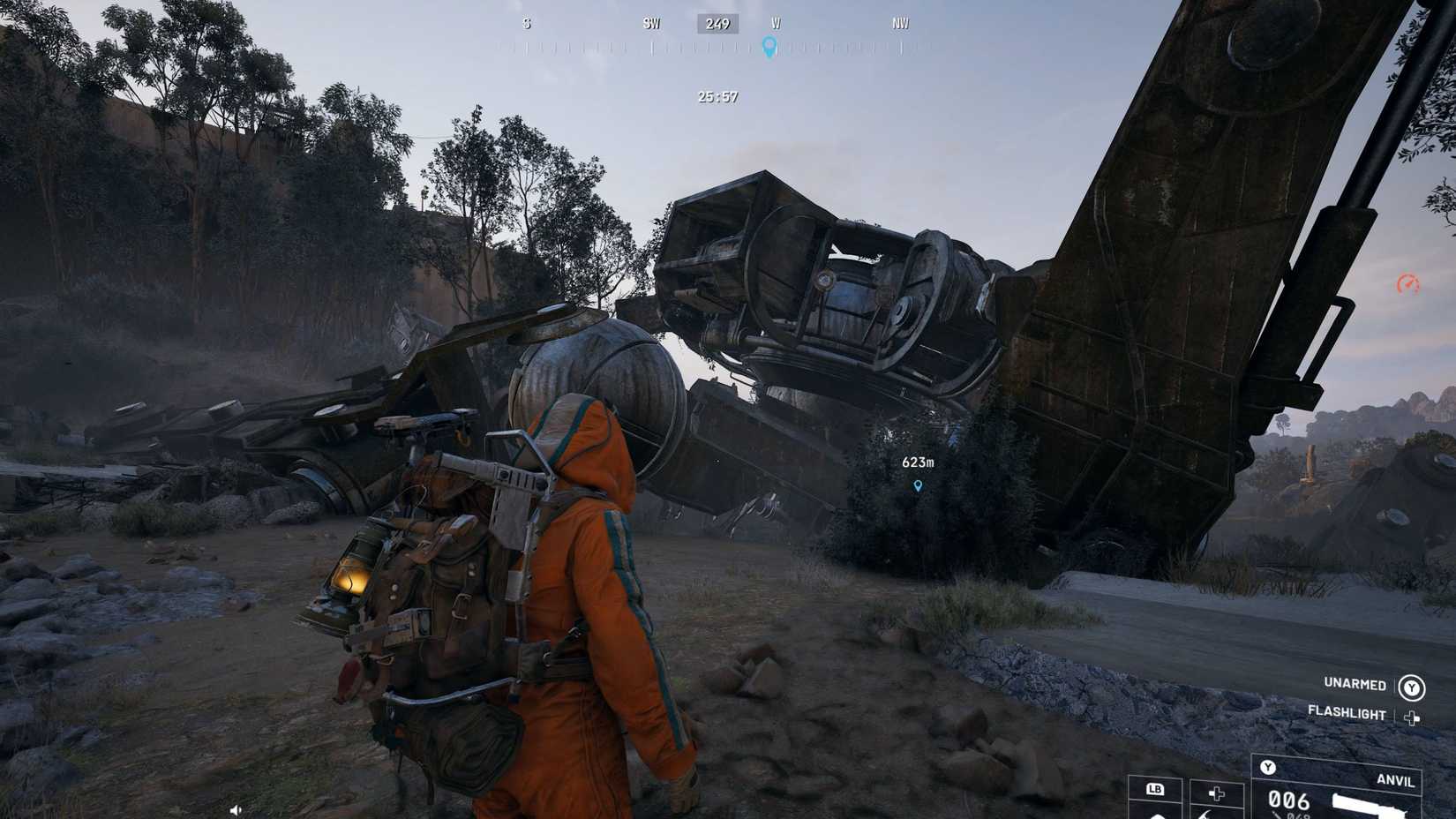Click the SW marker on the compass
Viewport: 1456px width, 819px height.
[x=652, y=24]
